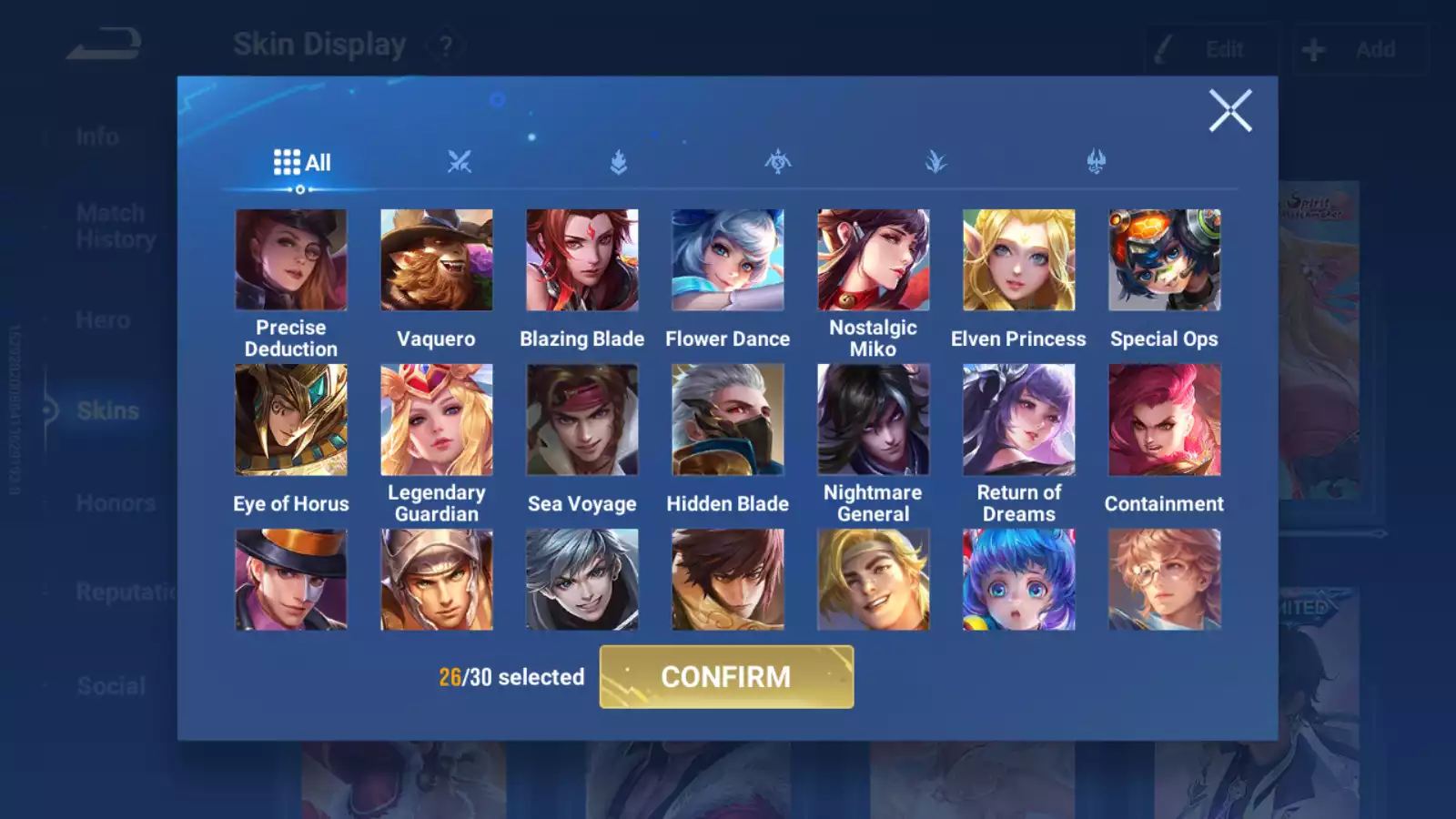The width and height of the screenshot is (1456, 819).
Task: Pick the Containment skin
Action: (x=1165, y=420)
